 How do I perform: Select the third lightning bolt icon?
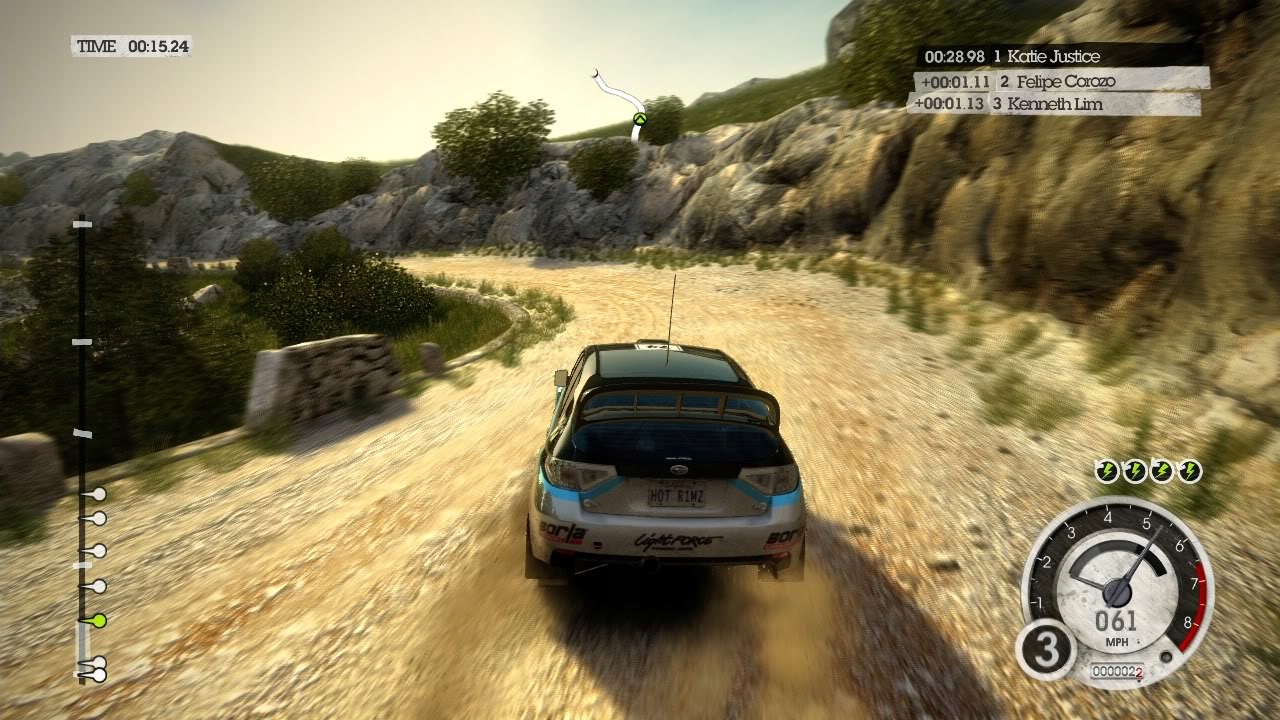click(1162, 472)
